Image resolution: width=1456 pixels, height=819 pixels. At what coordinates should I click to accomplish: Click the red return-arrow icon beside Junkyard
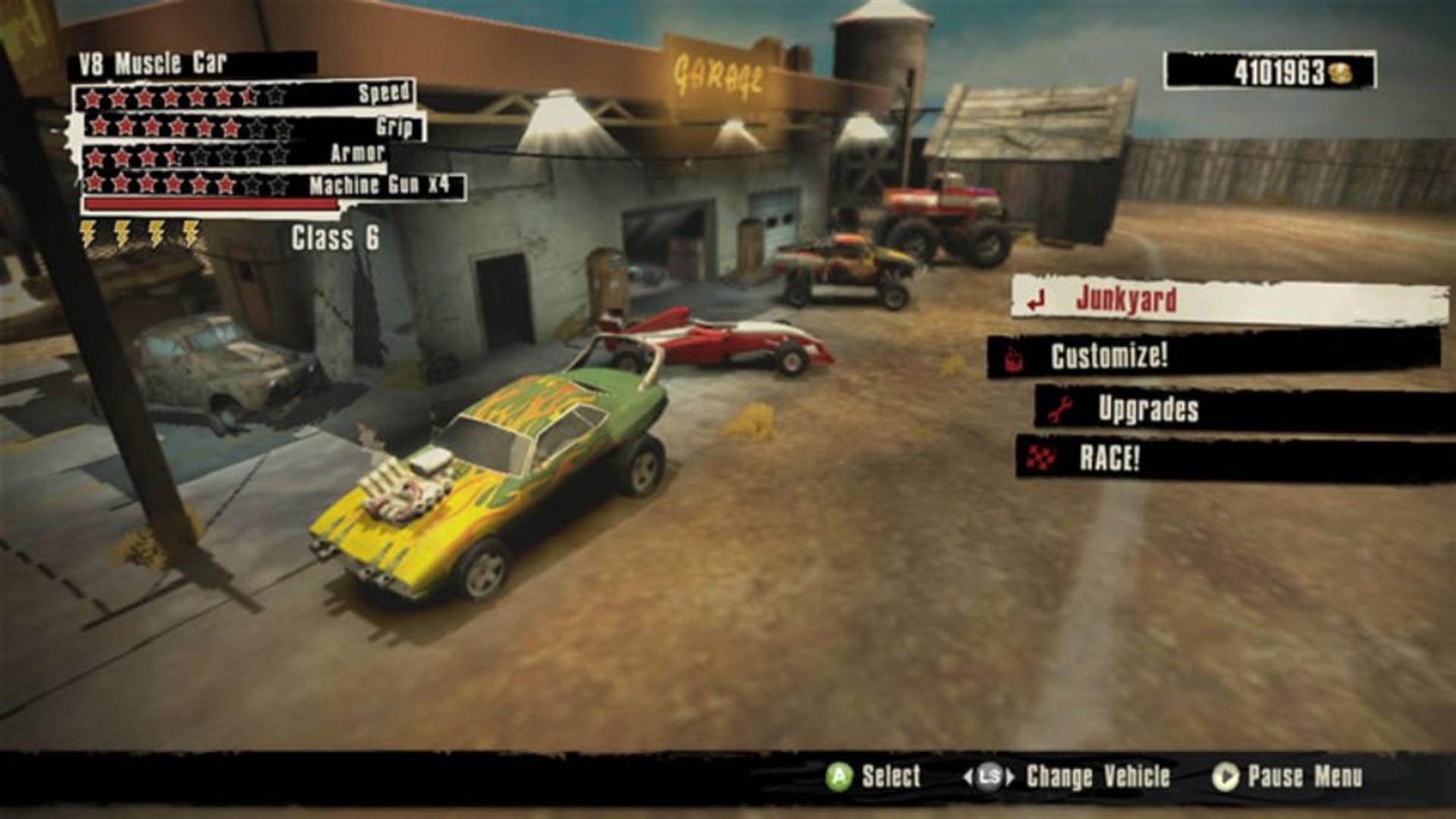point(1037,300)
